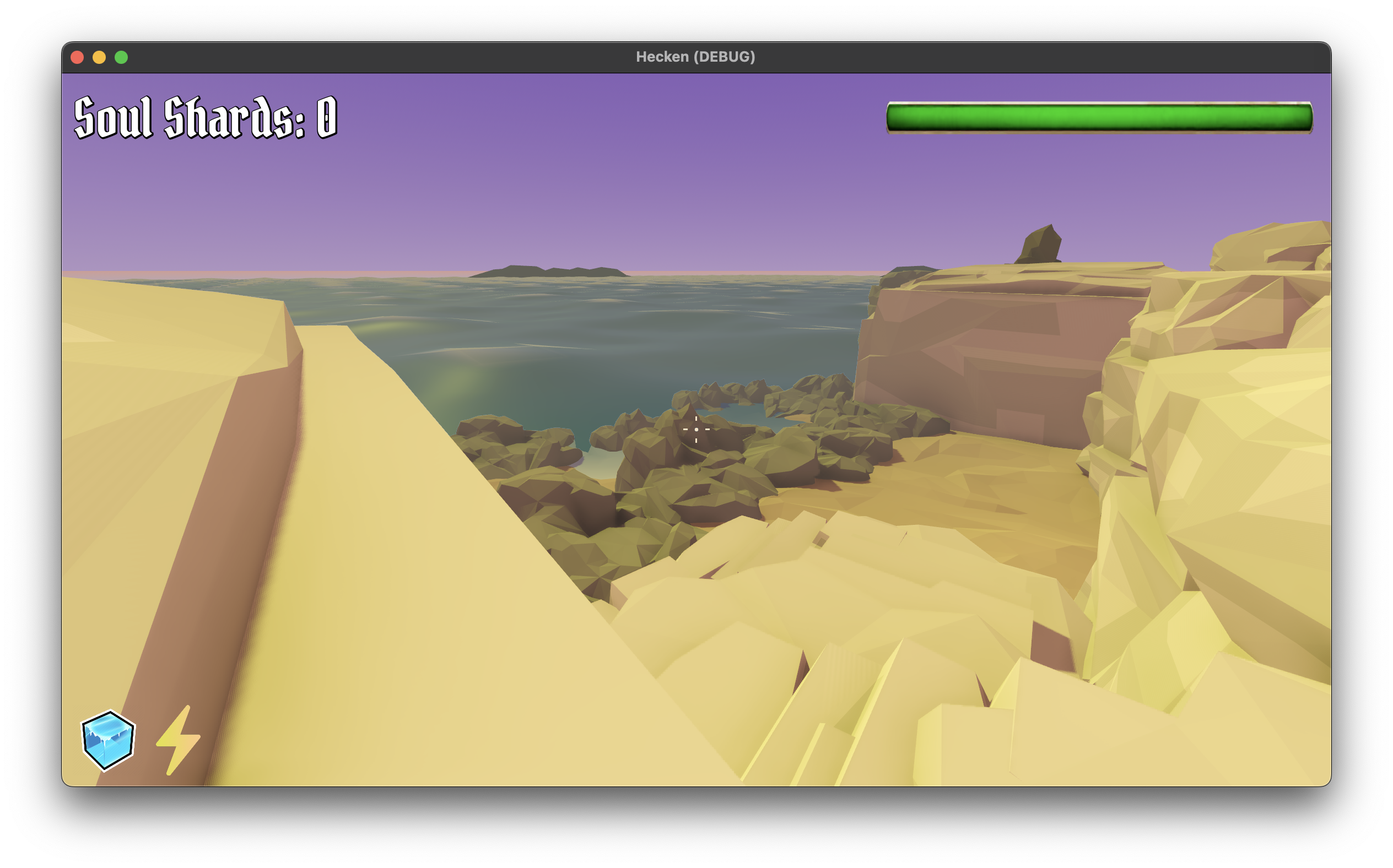Click the crosshair at screen center

pos(696,429)
